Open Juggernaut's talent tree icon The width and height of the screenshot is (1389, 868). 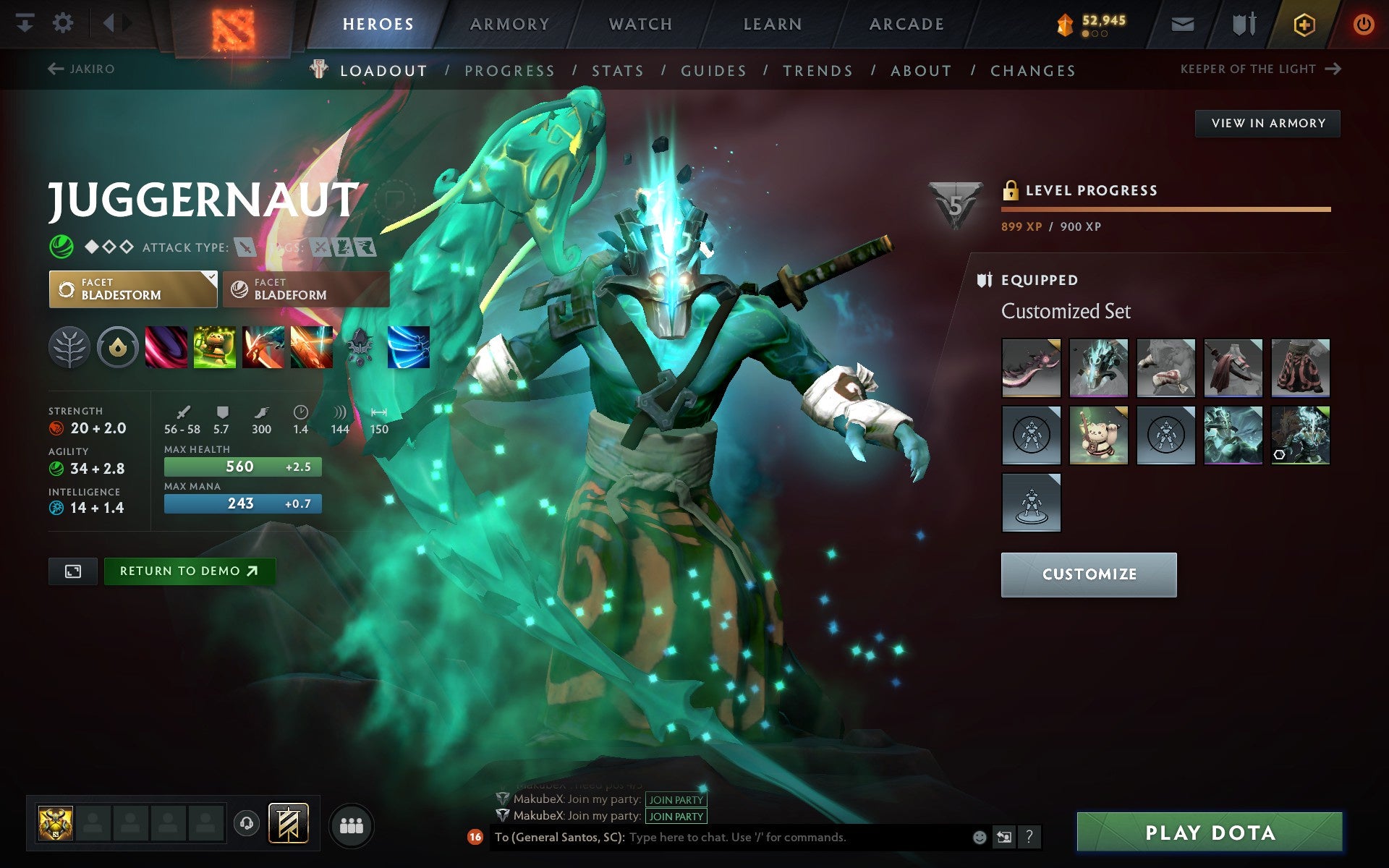pyautogui.click(x=70, y=347)
